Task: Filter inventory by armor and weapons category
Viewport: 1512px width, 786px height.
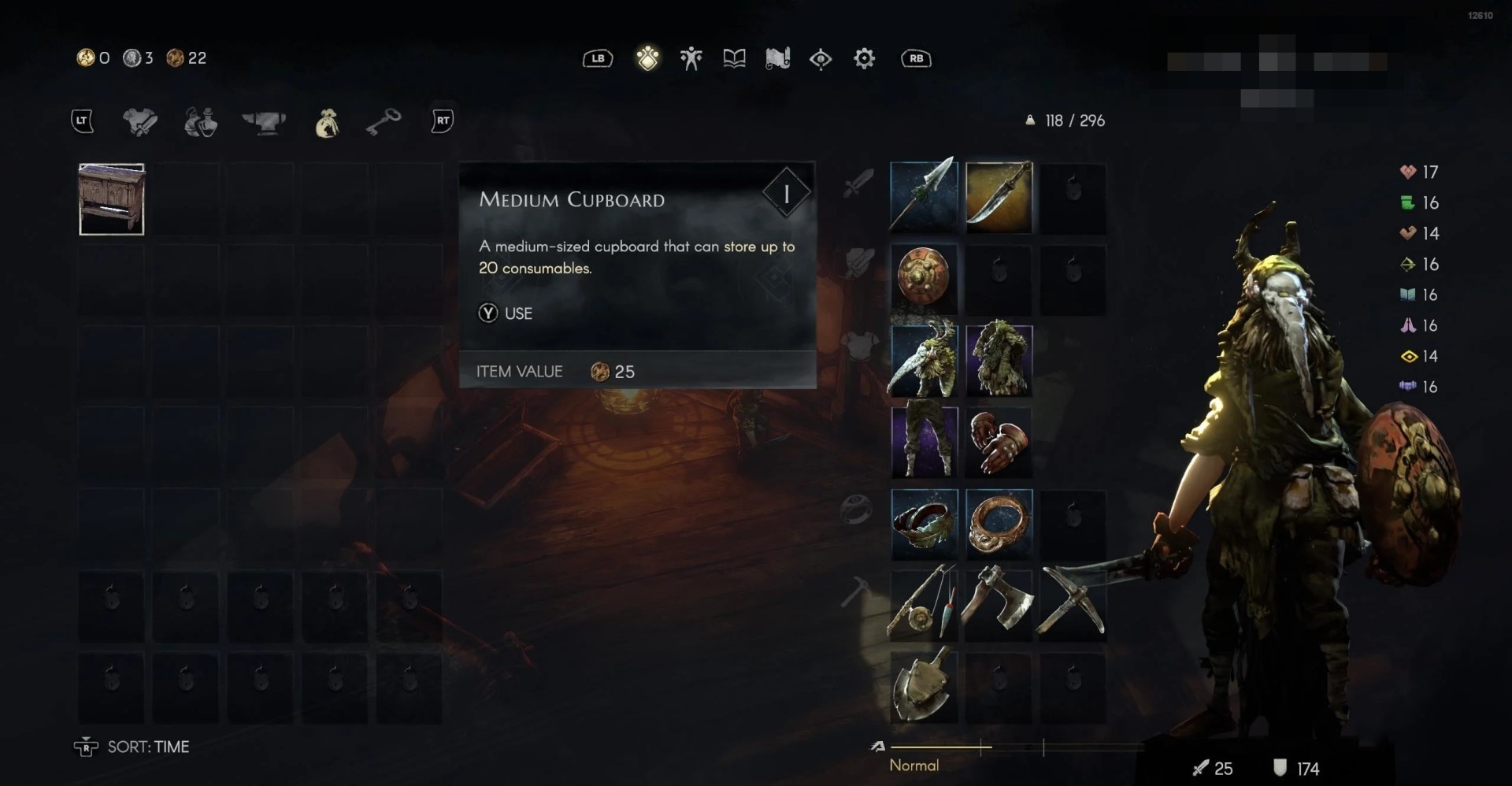Action: (140, 121)
